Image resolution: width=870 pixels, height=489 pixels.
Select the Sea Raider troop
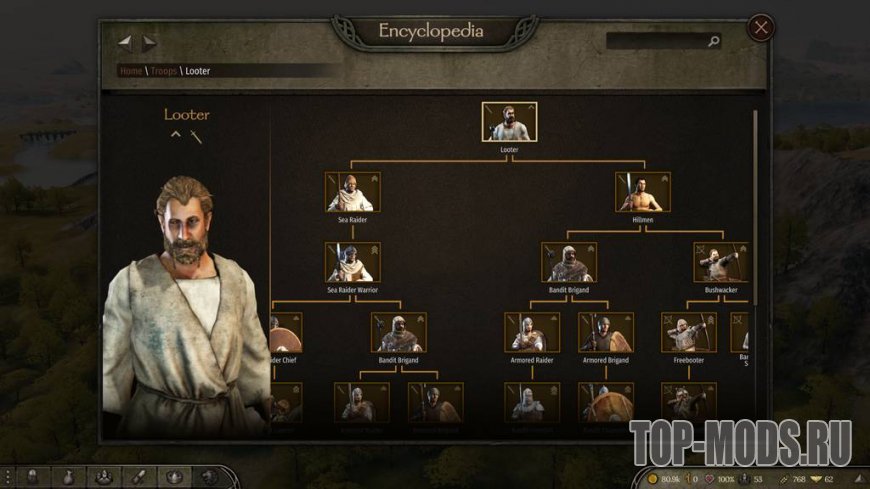[352, 192]
